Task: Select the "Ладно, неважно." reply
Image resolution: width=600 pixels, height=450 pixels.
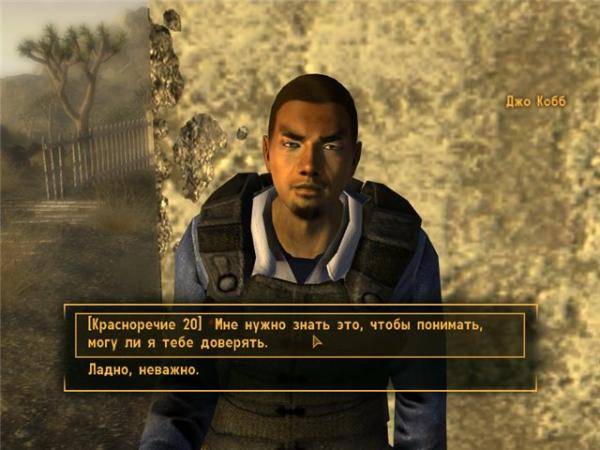Action: [131, 372]
